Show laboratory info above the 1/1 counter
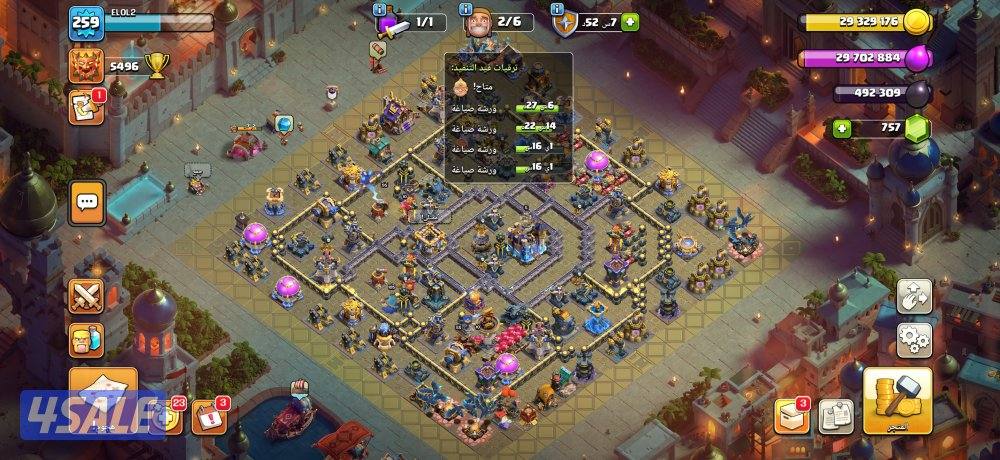The height and width of the screenshot is (460, 1000). point(380,9)
